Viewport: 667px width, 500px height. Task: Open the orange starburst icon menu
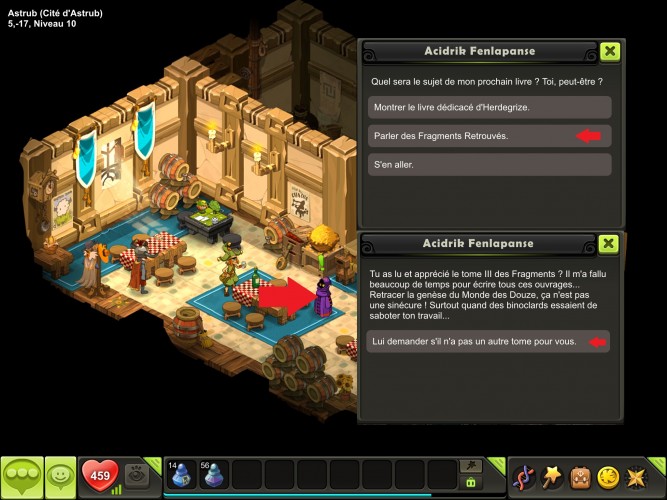[x=636, y=476]
